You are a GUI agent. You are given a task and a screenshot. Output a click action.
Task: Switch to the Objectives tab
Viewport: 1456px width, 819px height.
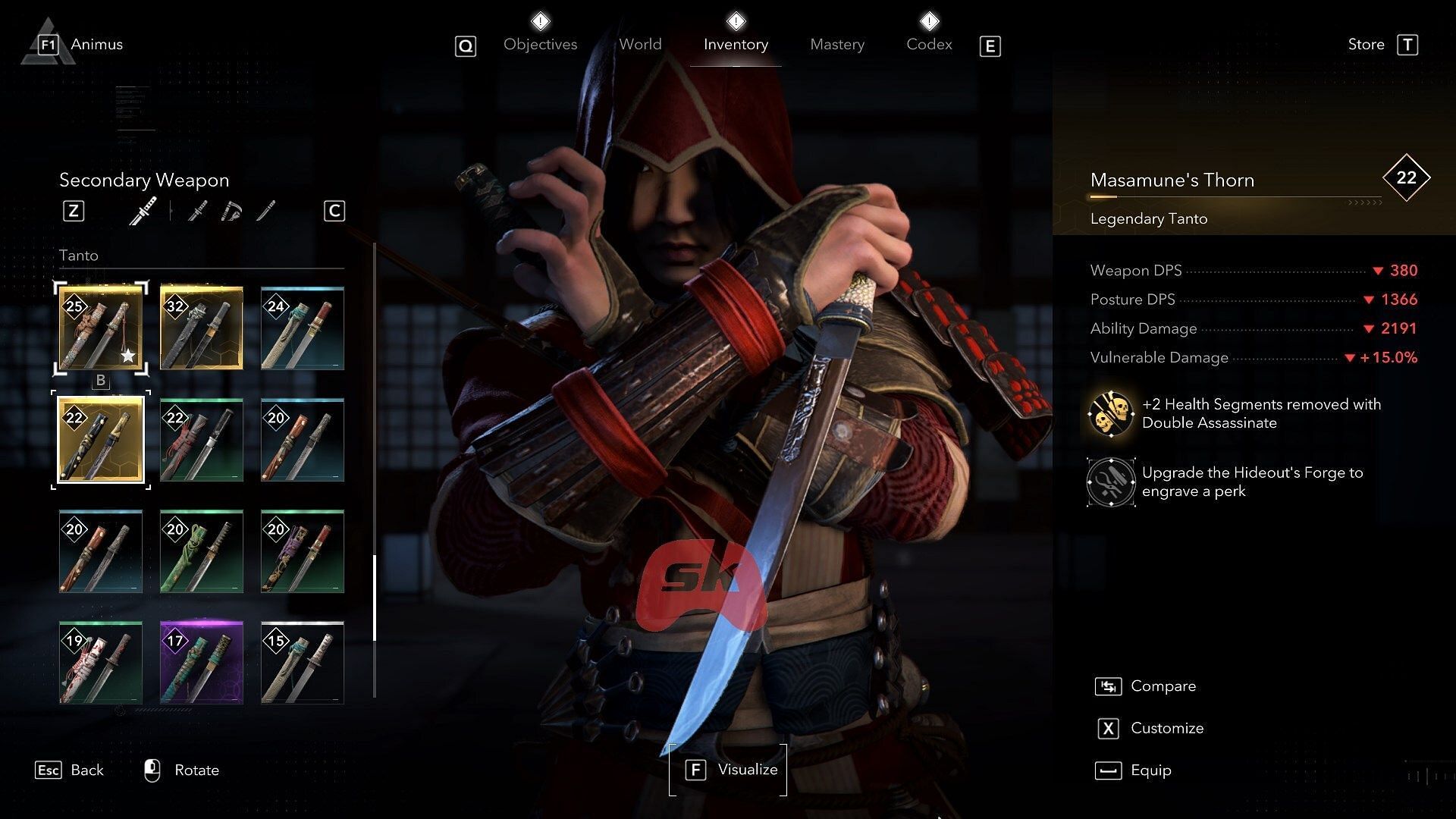pyautogui.click(x=540, y=45)
